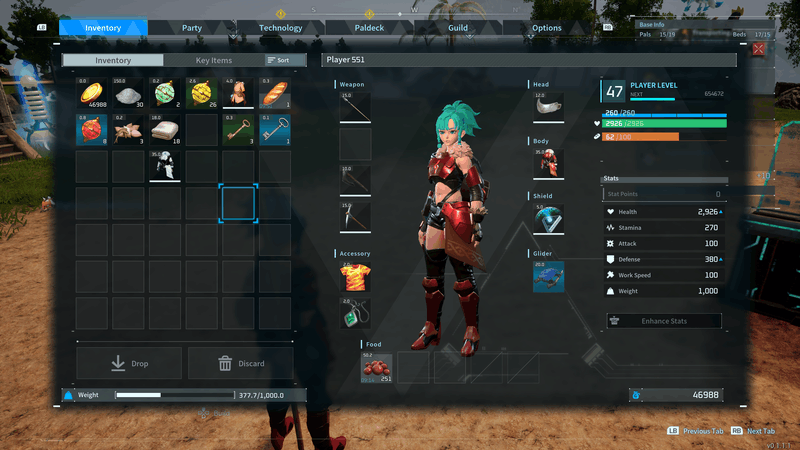The width and height of the screenshot is (800, 450).
Task: Open the Technology tab
Action: 280,28
